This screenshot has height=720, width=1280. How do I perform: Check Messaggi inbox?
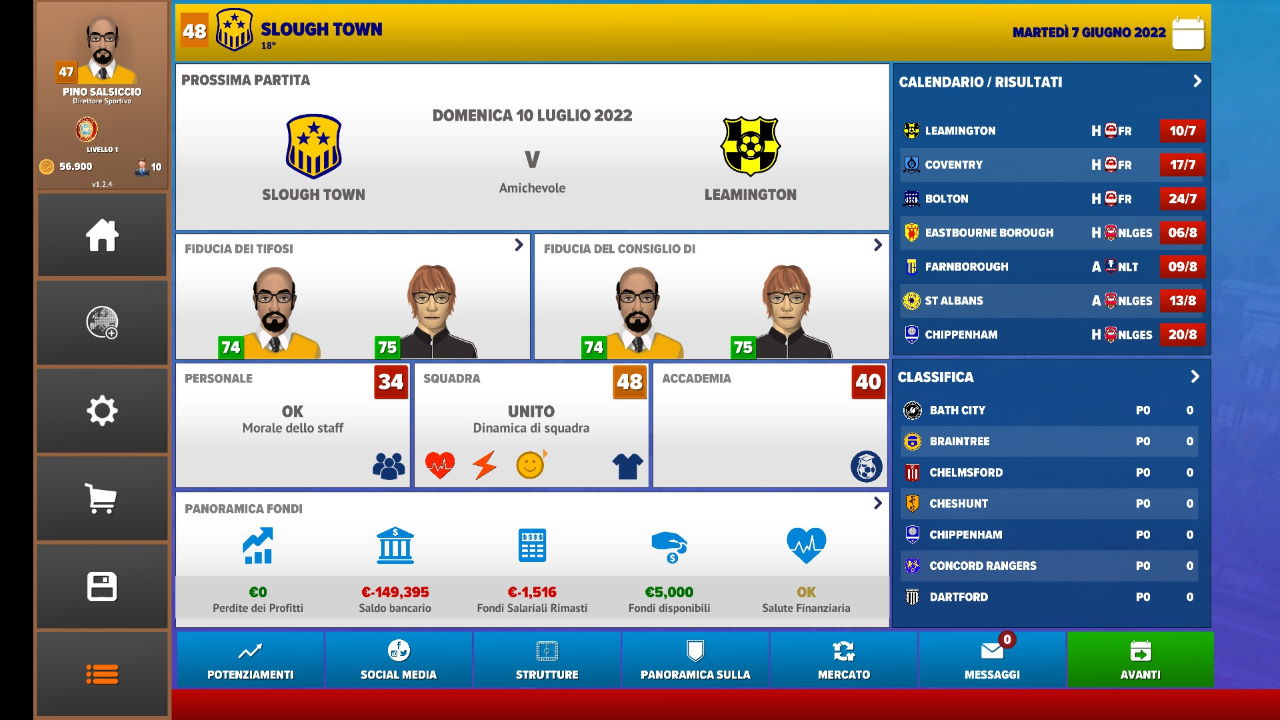coord(992,659)
